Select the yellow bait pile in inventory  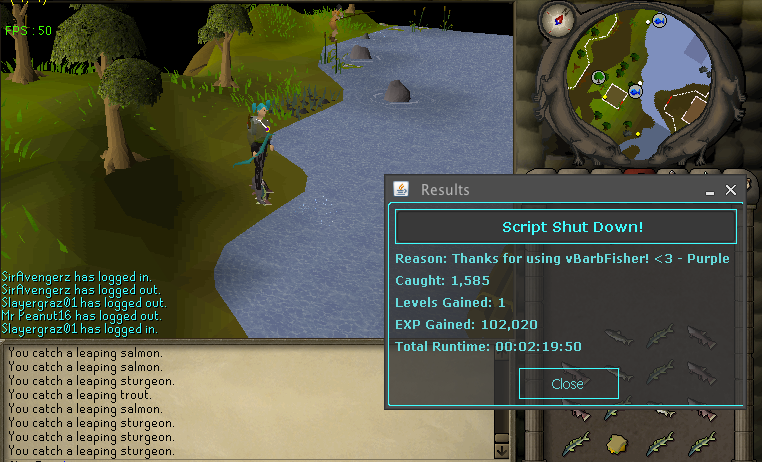(617, 442)
